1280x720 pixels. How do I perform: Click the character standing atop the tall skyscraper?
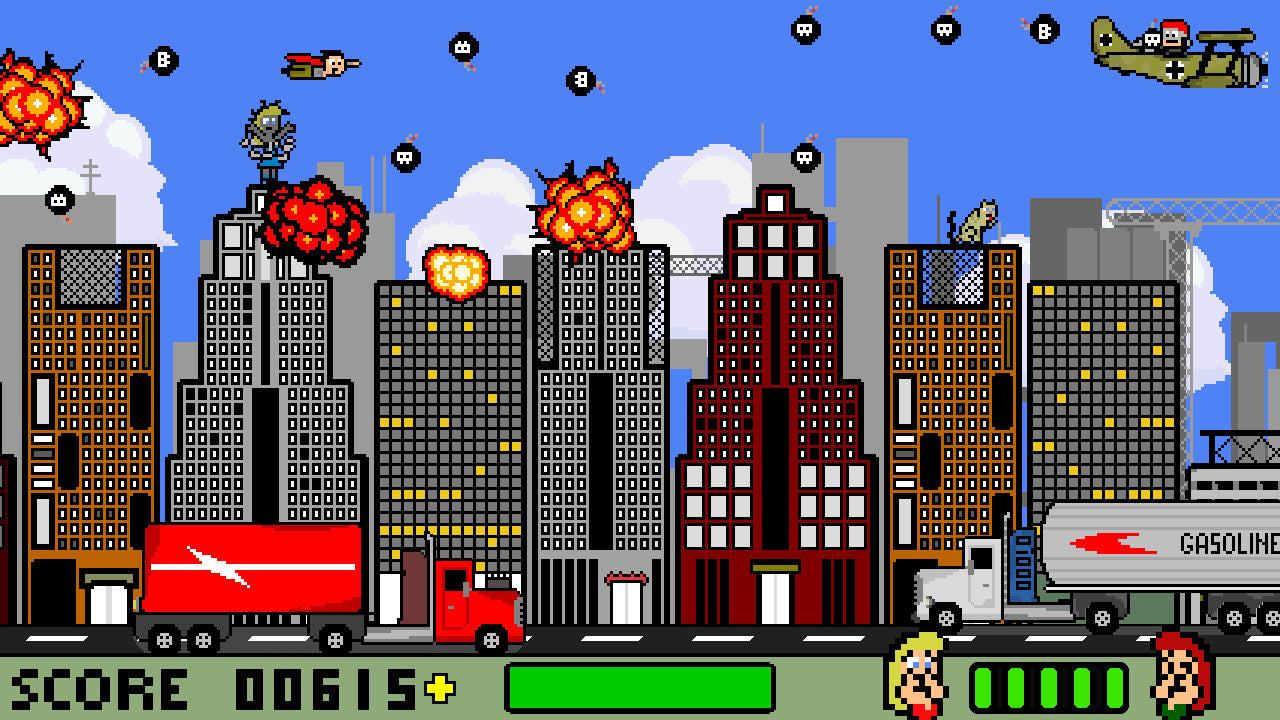pyautogui.click(x=268, y=135)
